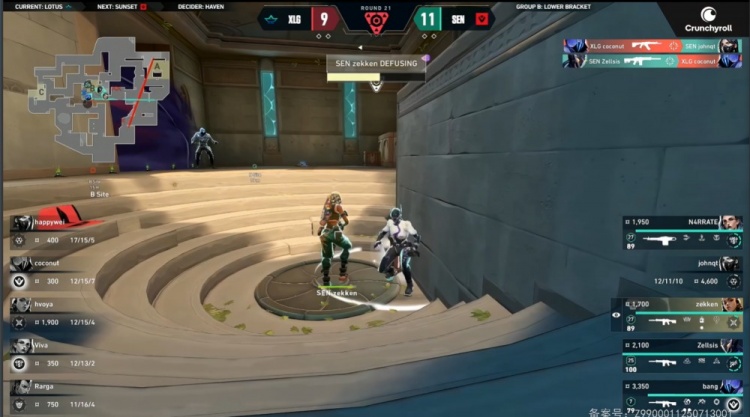750x417 pixels.
Task: Select Zellsis's player panel
Action: 682,353
